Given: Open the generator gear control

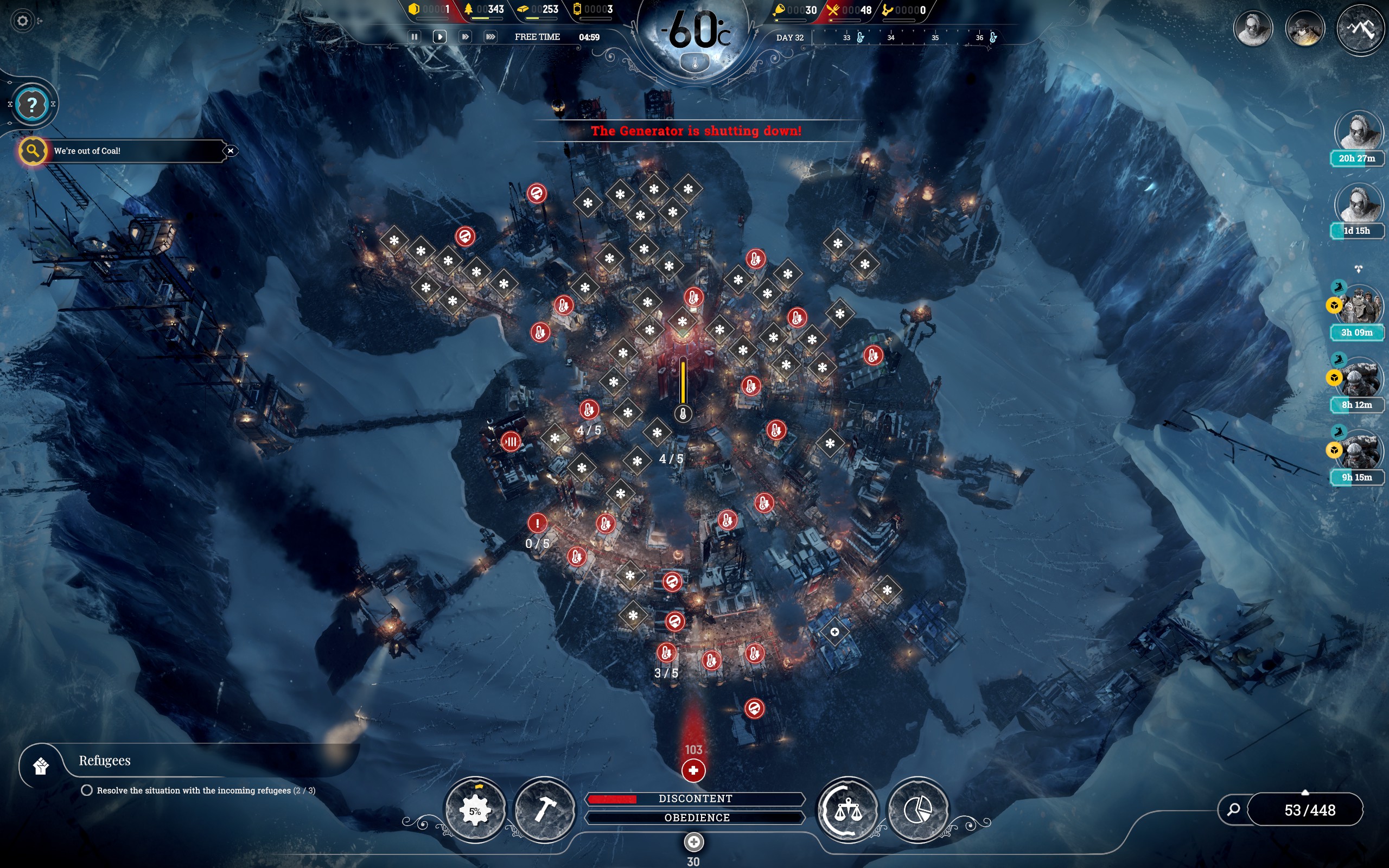Looking at the screenshot, I should point(475,810).
